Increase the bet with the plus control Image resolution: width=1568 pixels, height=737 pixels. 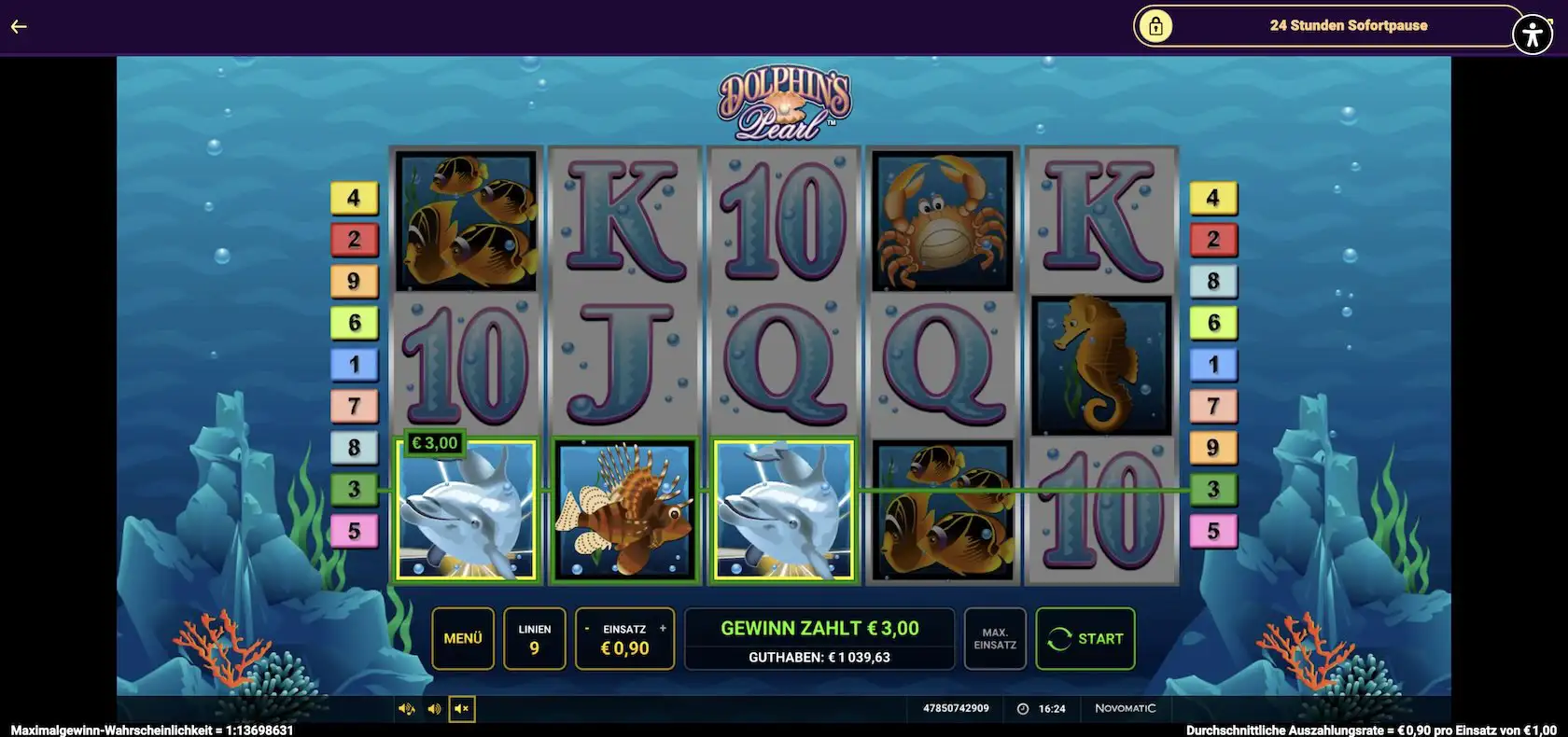pos(663,627)
